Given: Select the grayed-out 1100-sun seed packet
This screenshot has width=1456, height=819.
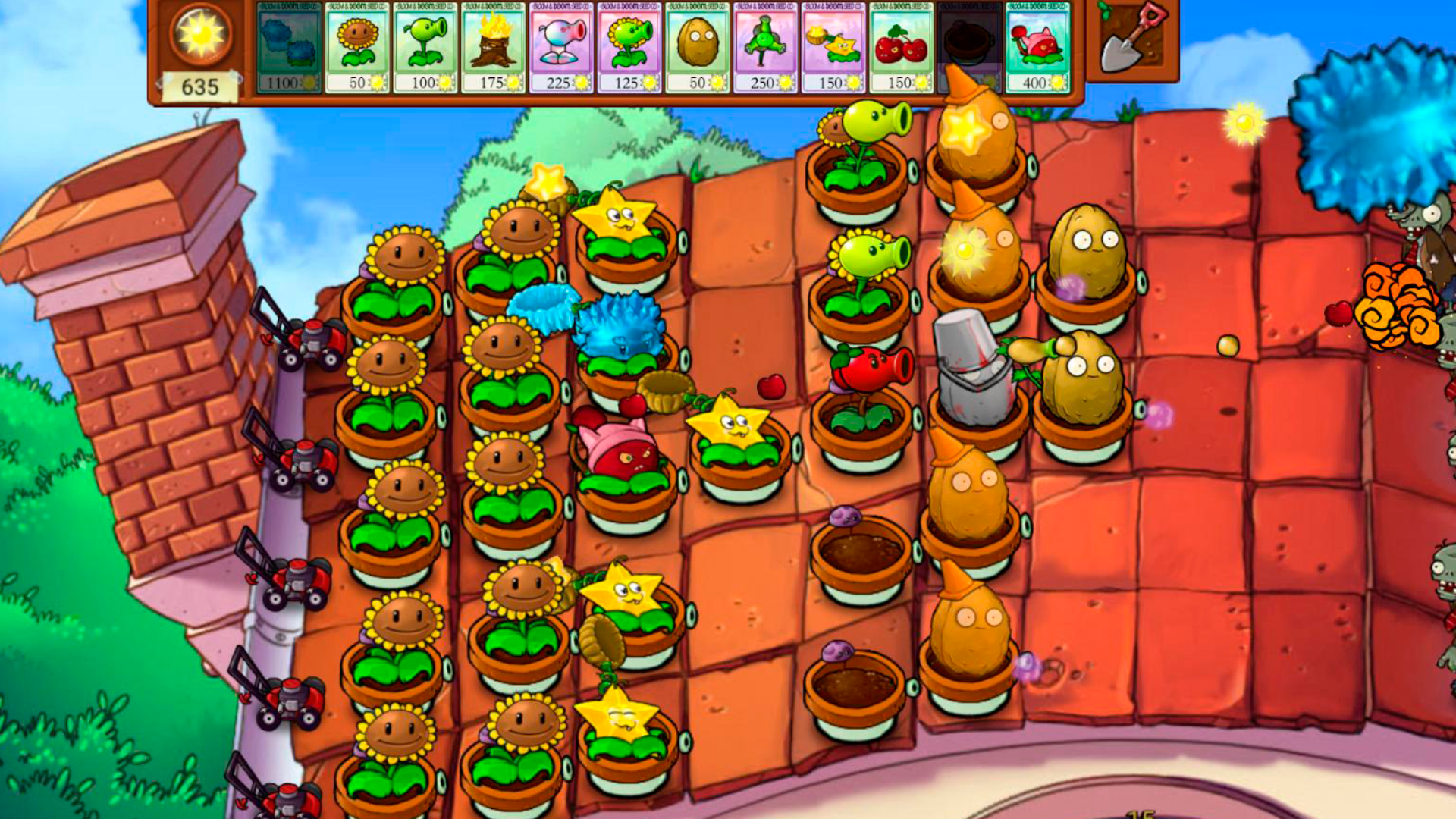Looking at the screenshot, I should pos(288,49).
